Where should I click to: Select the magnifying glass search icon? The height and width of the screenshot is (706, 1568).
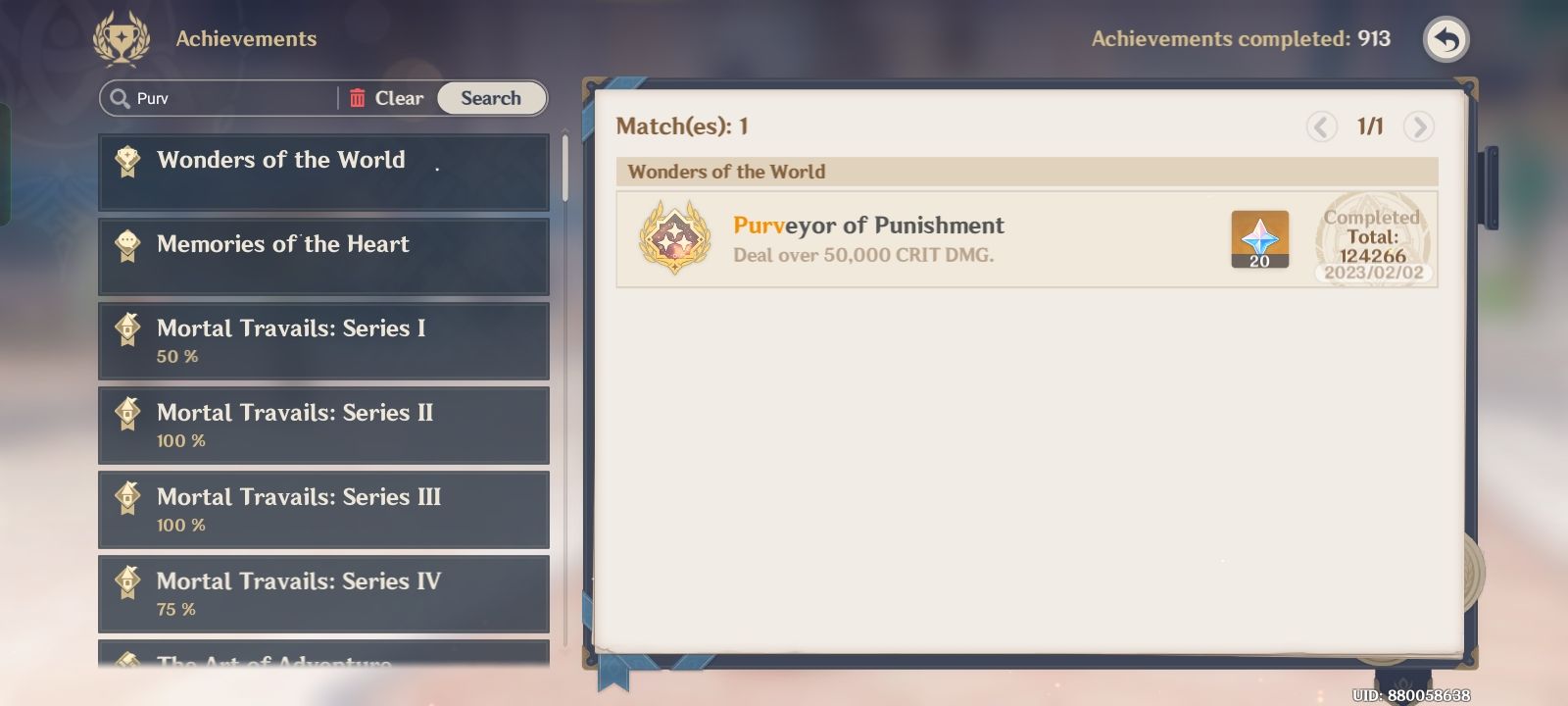119,98
